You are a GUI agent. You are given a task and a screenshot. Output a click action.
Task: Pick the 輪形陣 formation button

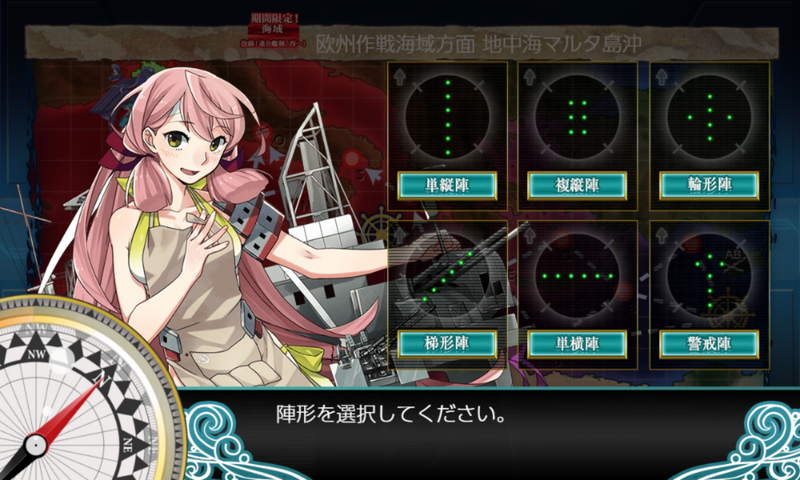pyautogui.click(x=709, y=185)
